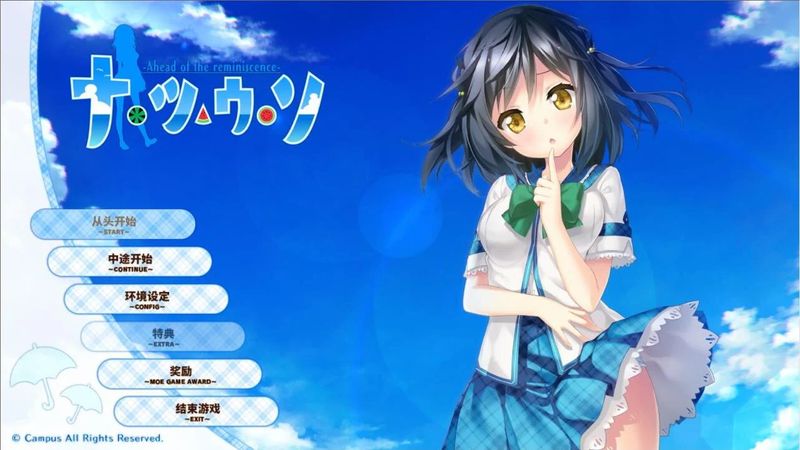Open the 环境设定 CONFIG menu
The height and width of the screenshot is (450, 800).
click(146, 299)
